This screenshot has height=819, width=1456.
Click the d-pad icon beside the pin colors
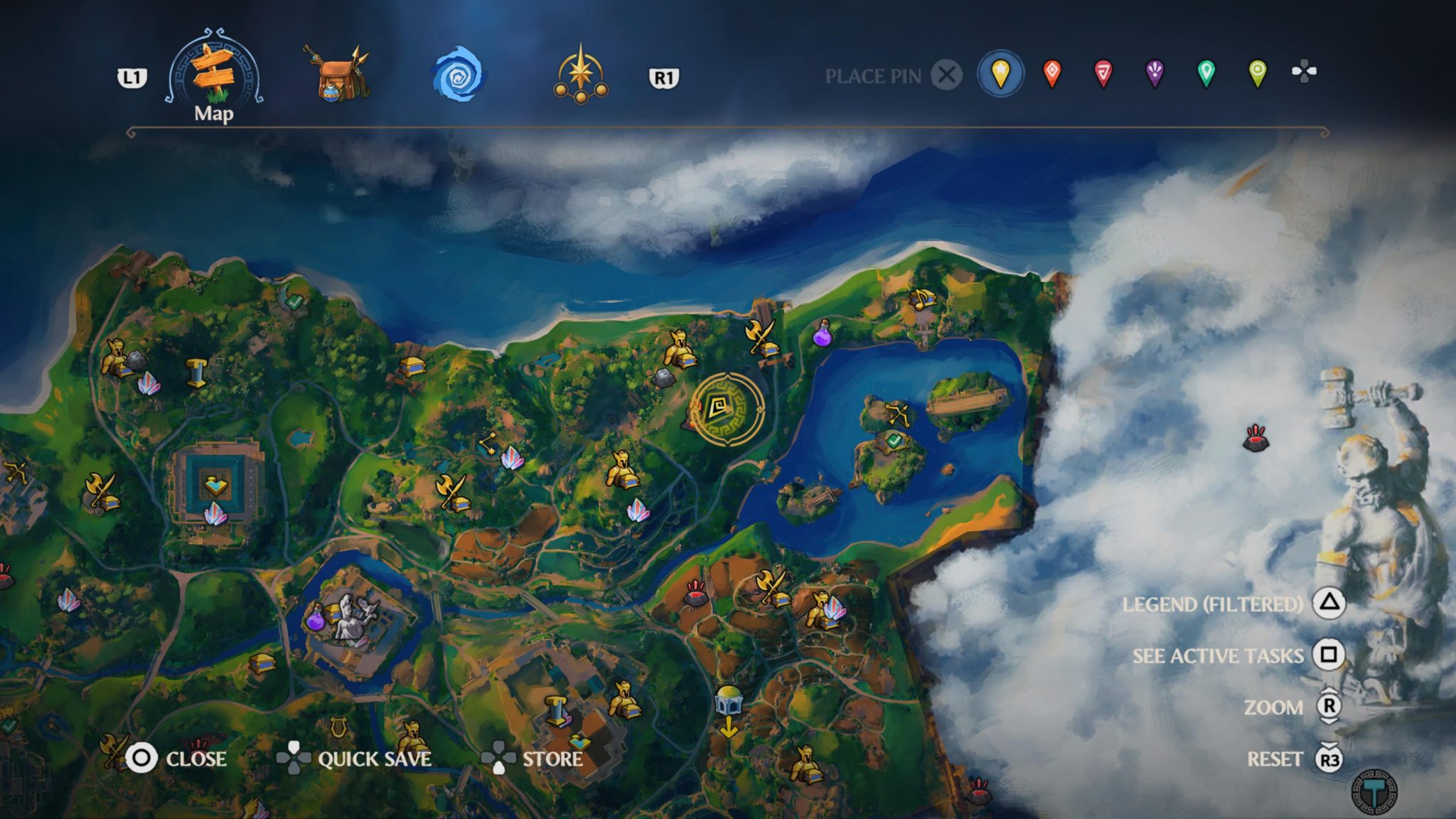click(1303, 71)
